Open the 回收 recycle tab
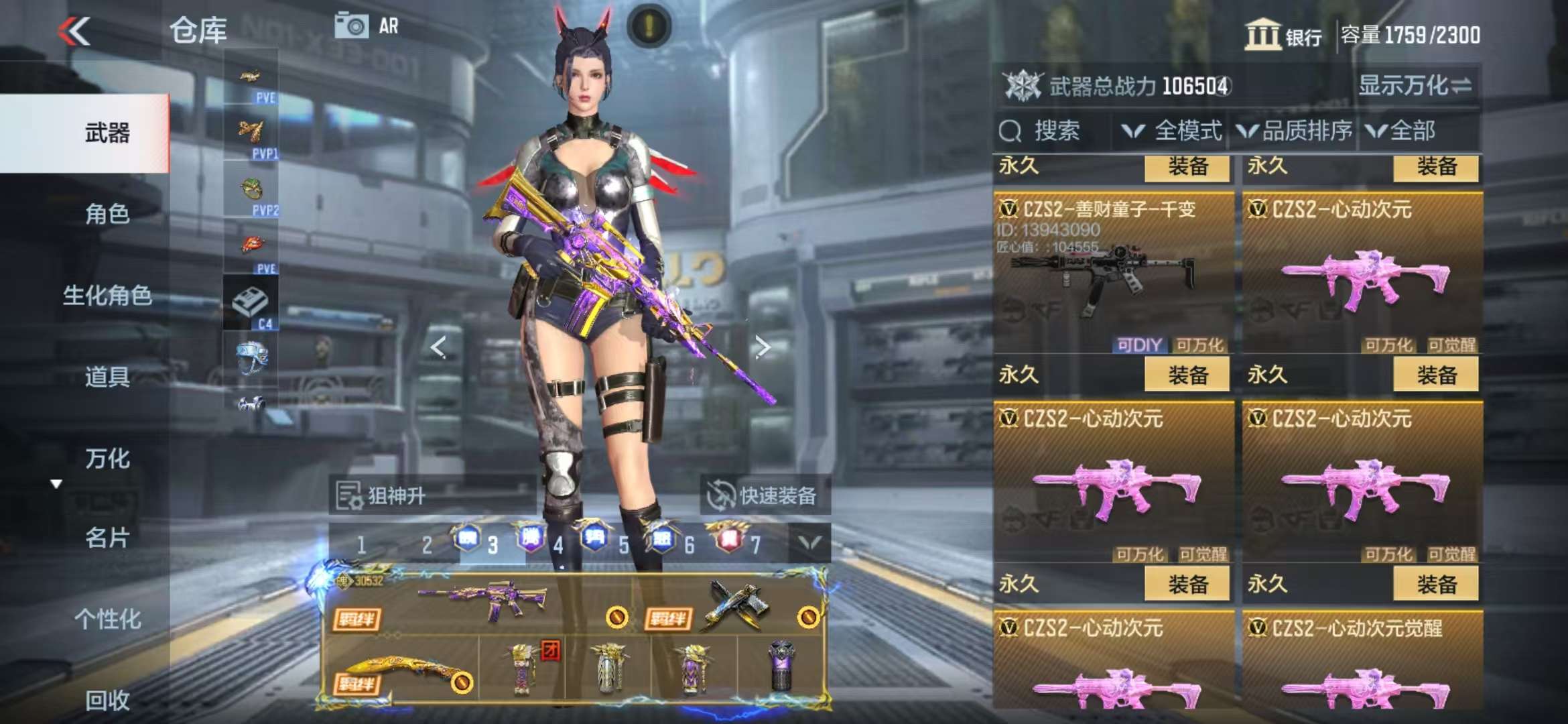 pyautogui.click(x=107, y=700)
